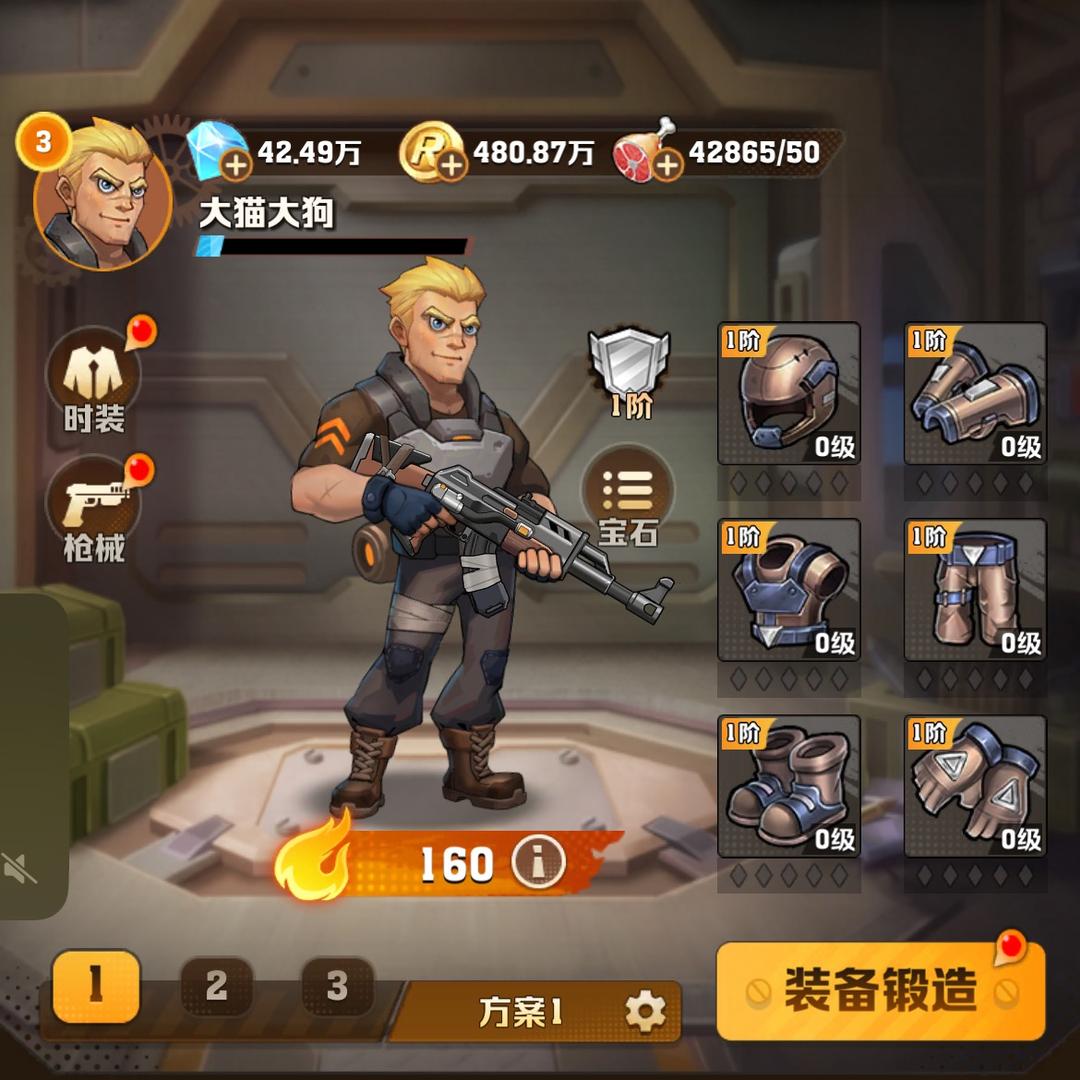Switch to loadout tab 1
This screenshot has width=1080, height=1080.
point(96,986)
